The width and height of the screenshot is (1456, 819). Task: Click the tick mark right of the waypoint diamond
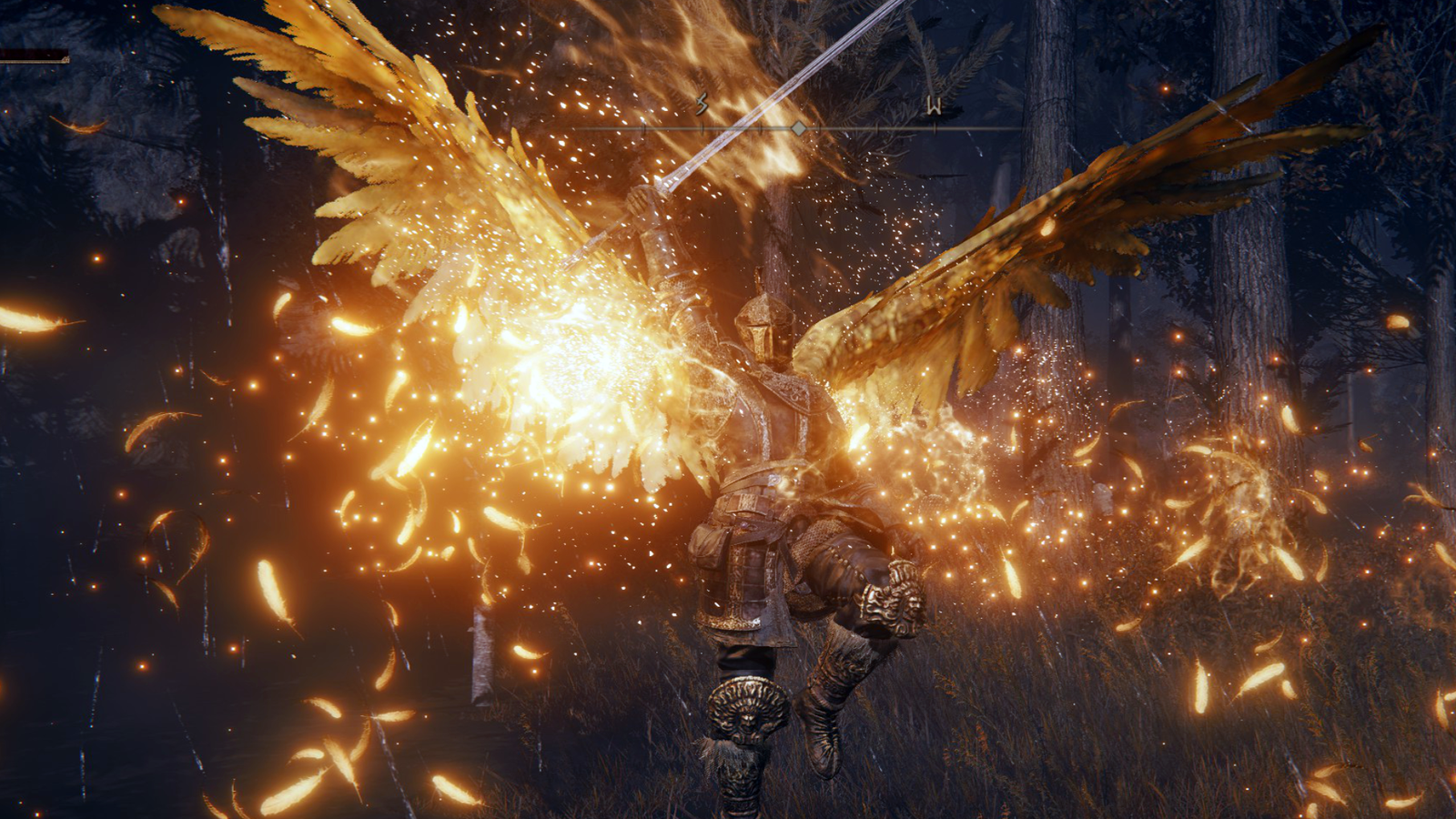pyautogui.click(x=819, y=127)
